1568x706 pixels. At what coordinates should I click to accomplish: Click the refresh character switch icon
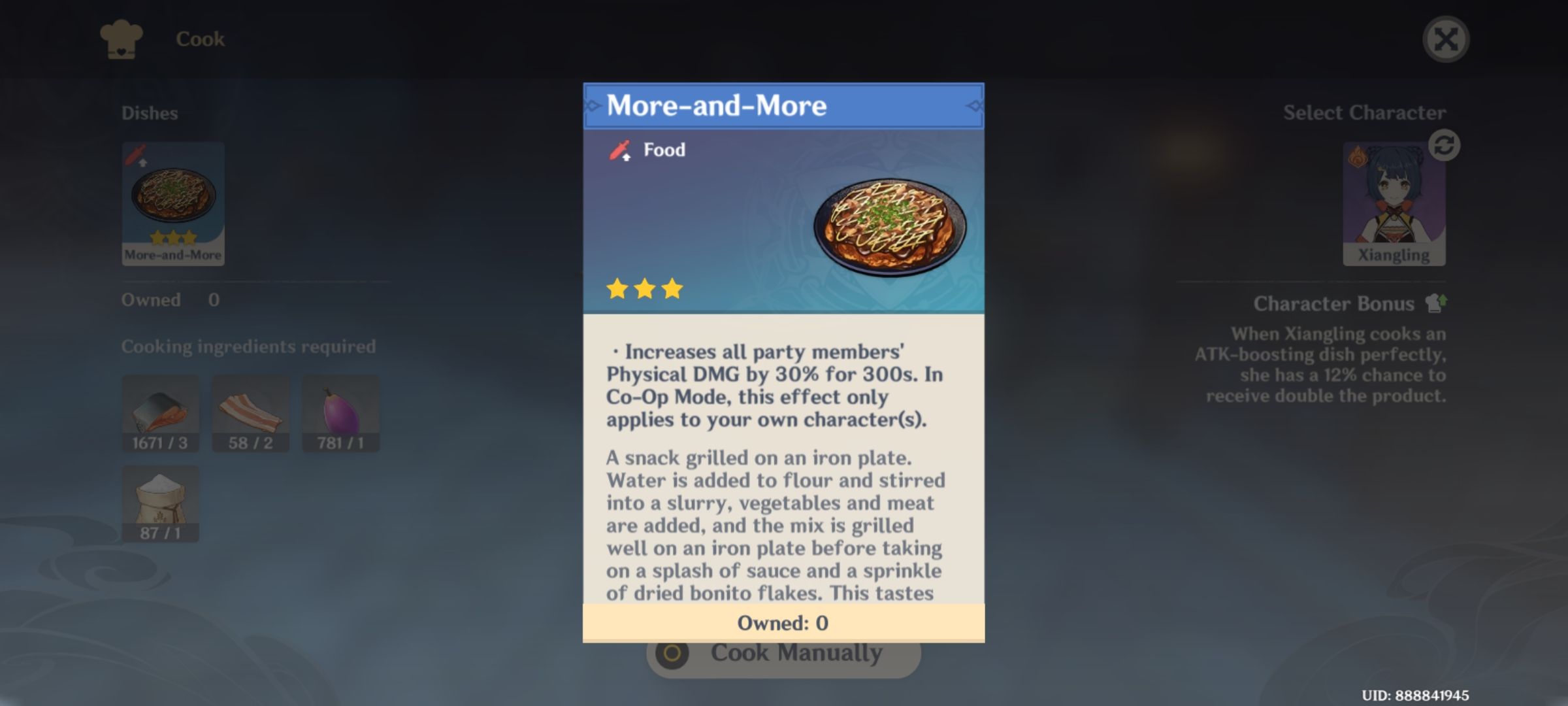coord(1444,145)
